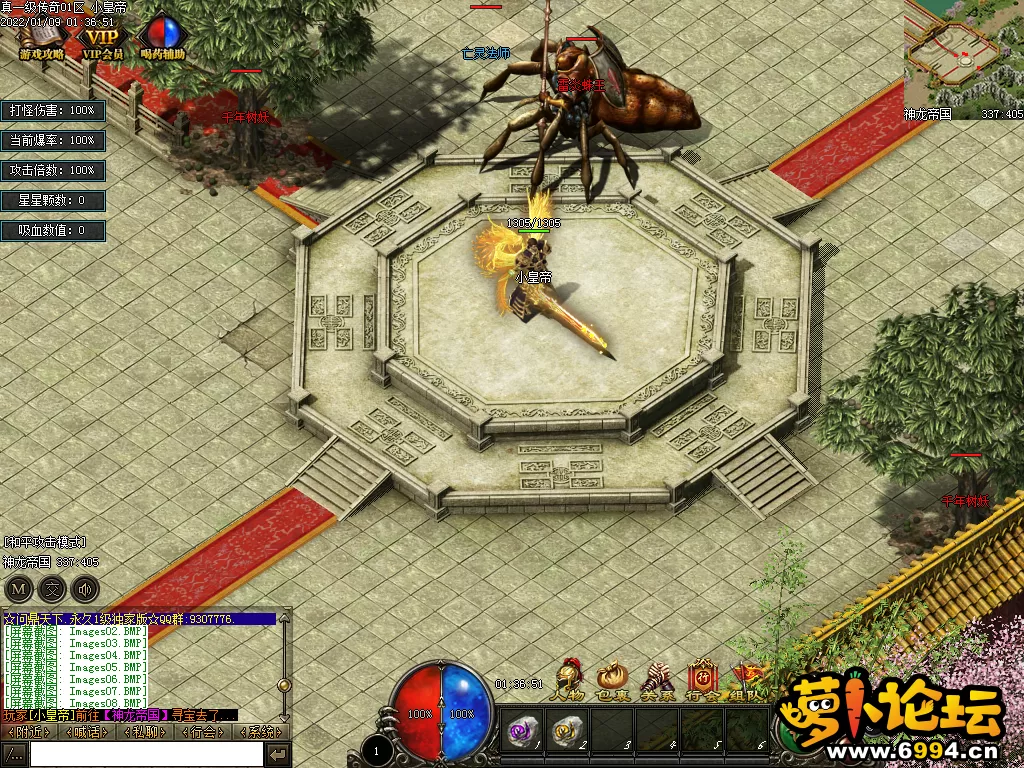Switch chat to the 私聊 channel

pyautogui.click(x=146, y=732)
